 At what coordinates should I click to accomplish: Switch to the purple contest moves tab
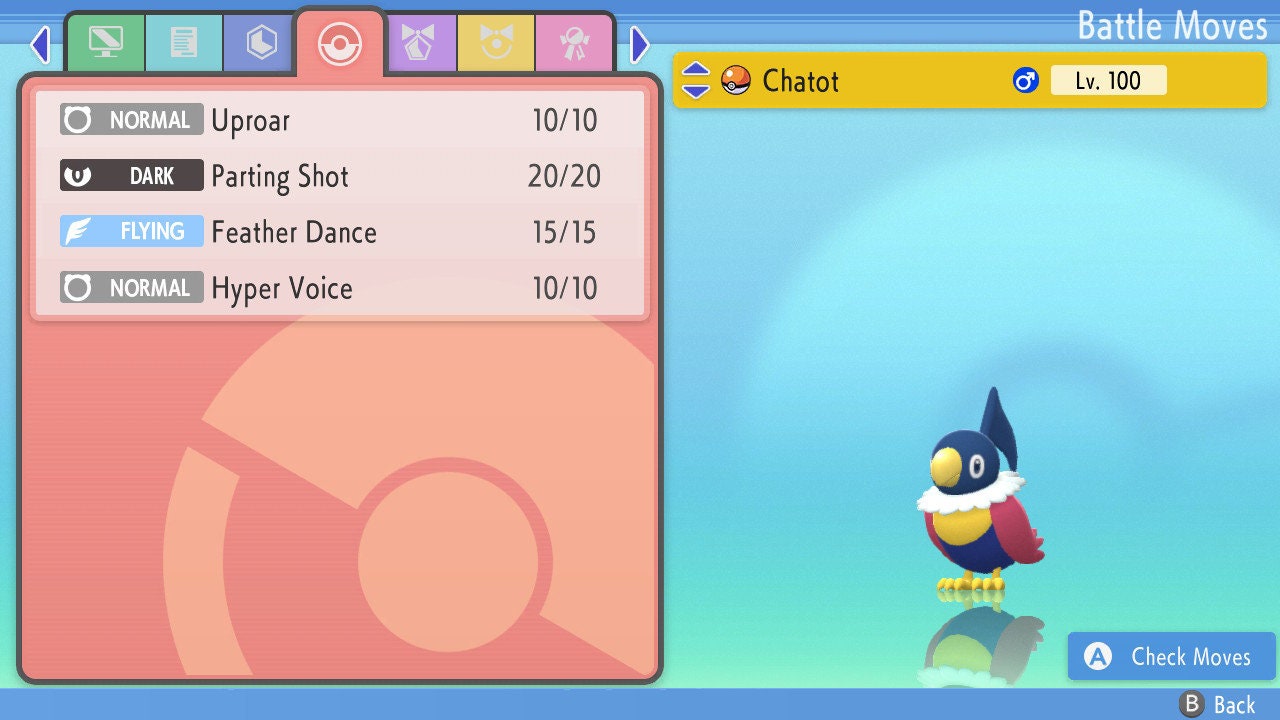pos(419,43)
